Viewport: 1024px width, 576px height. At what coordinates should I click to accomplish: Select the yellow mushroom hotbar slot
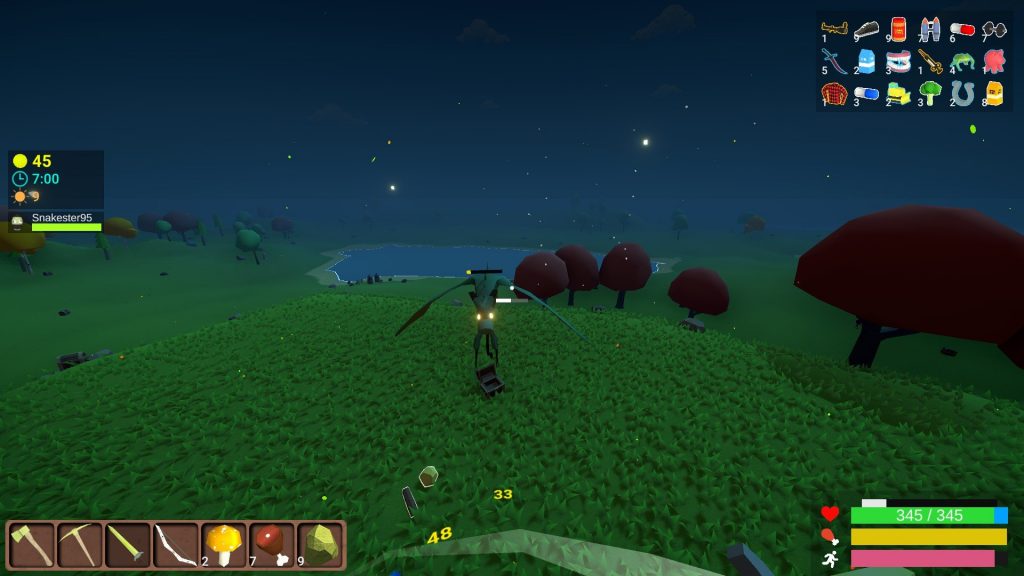coord(224,545)
